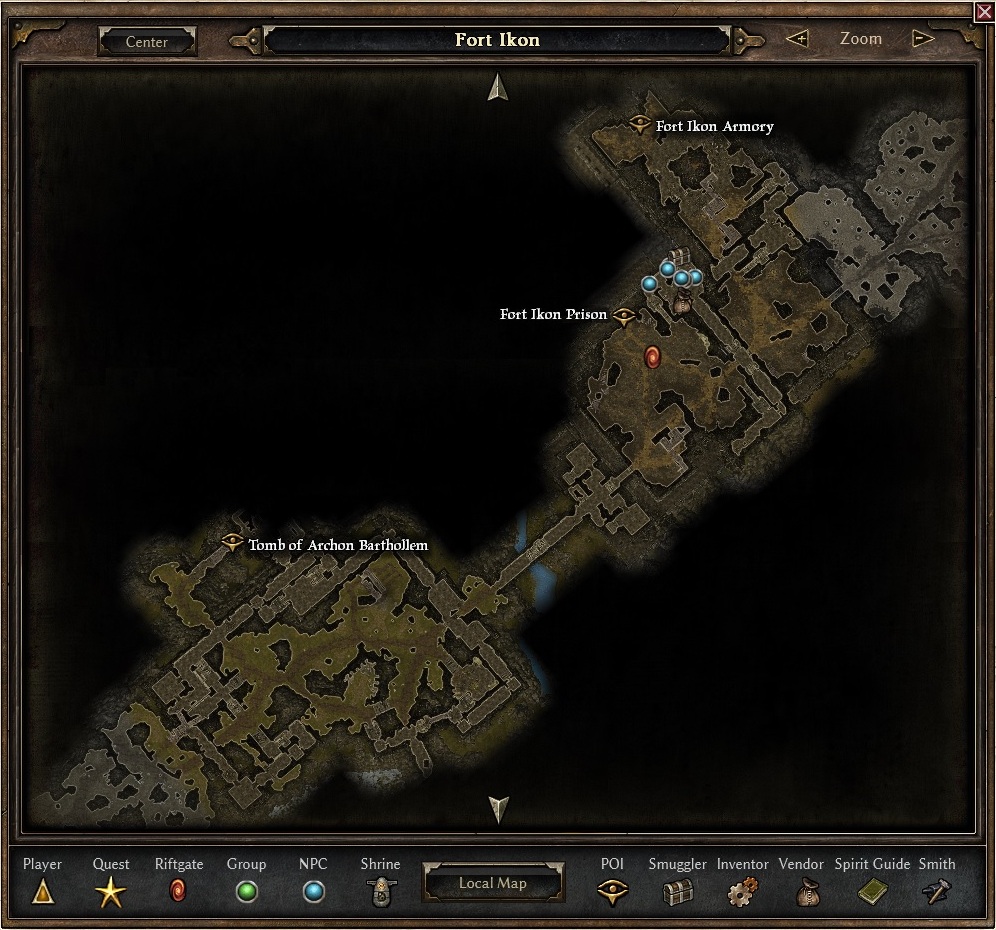This screenshot has height=930, width=996.
Task: Close the map window
Action: click(x=984, y=11)
